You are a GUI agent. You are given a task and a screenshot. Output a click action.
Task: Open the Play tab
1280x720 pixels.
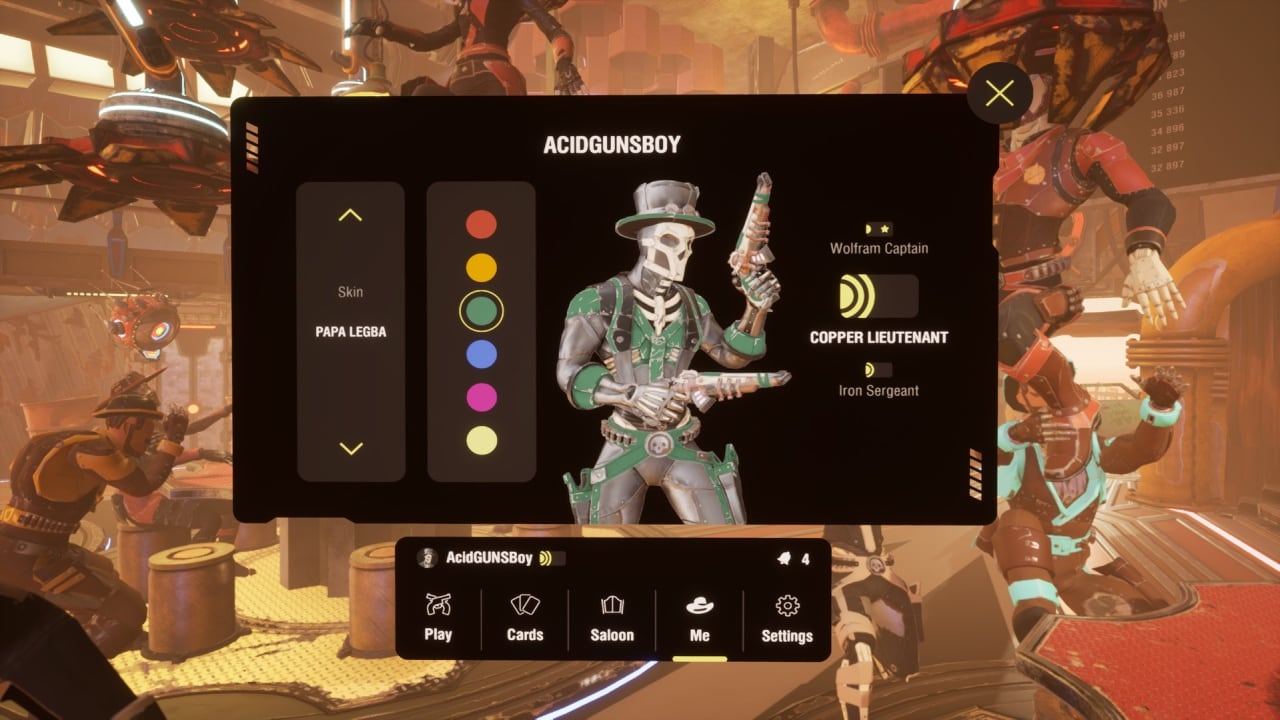click(438, 618)
